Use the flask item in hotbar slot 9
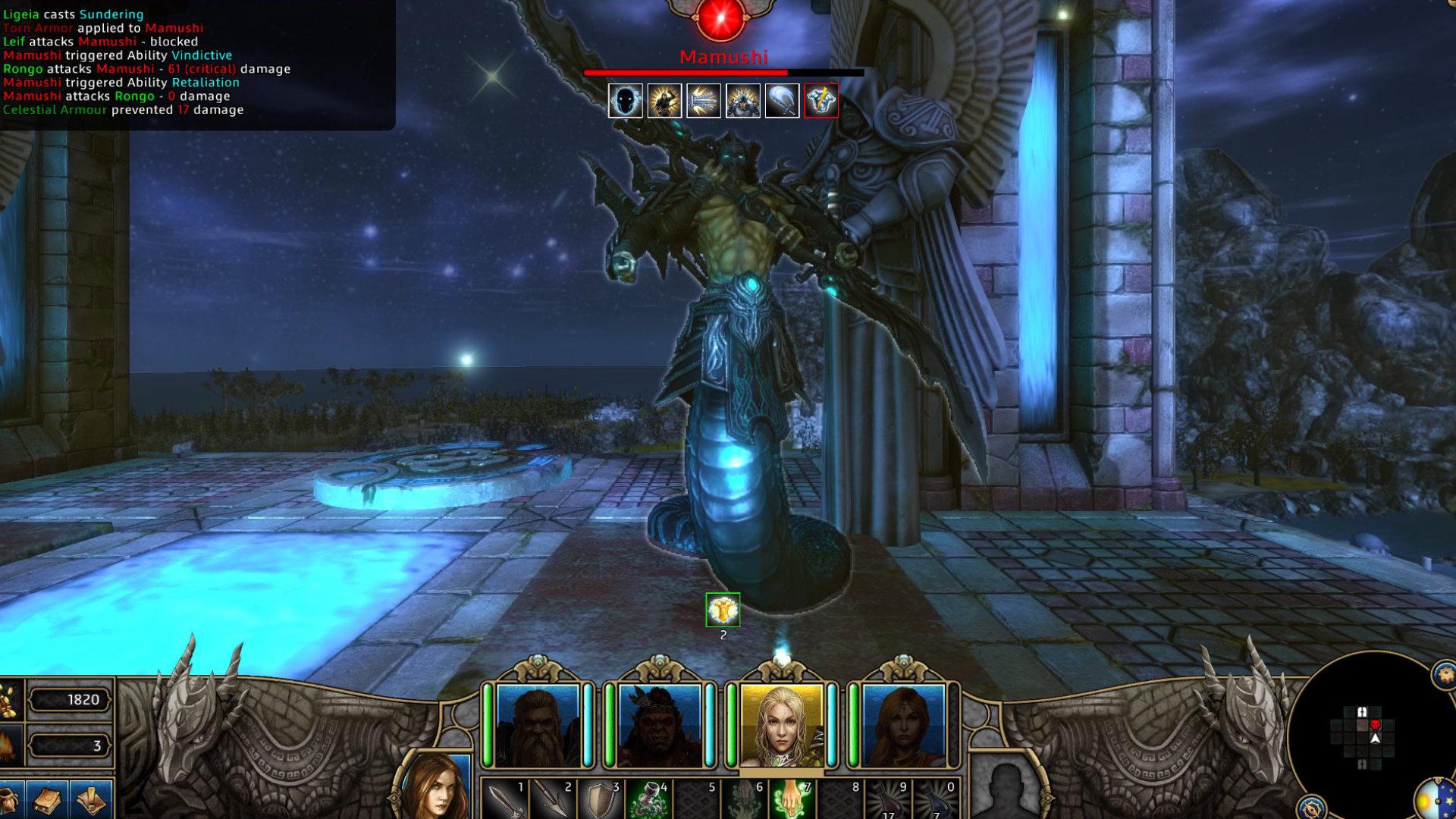Image resolution: width=1456 pixels, height=819 pixels. 890,800
